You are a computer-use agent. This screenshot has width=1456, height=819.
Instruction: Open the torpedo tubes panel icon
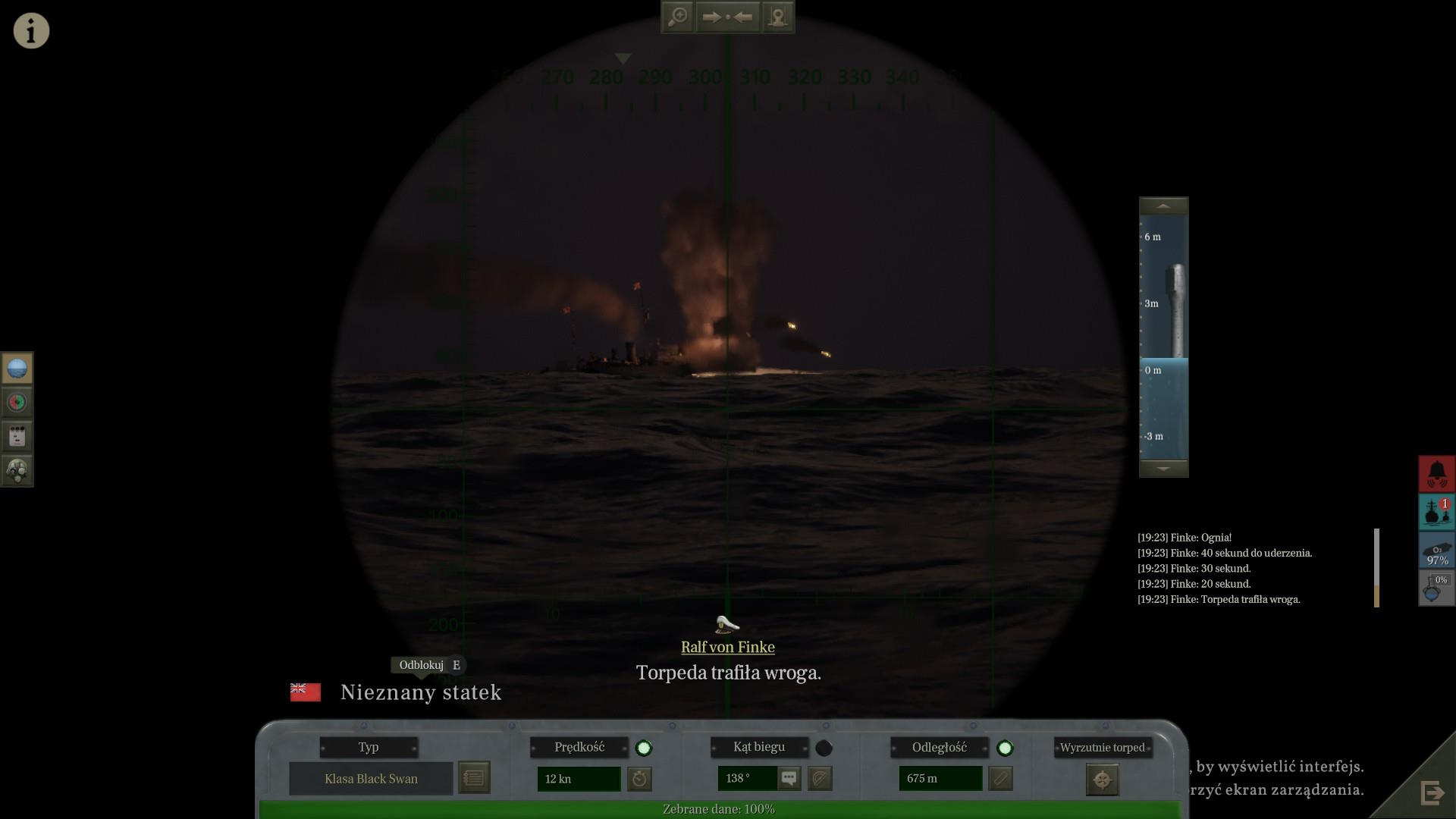coord(17,470)
